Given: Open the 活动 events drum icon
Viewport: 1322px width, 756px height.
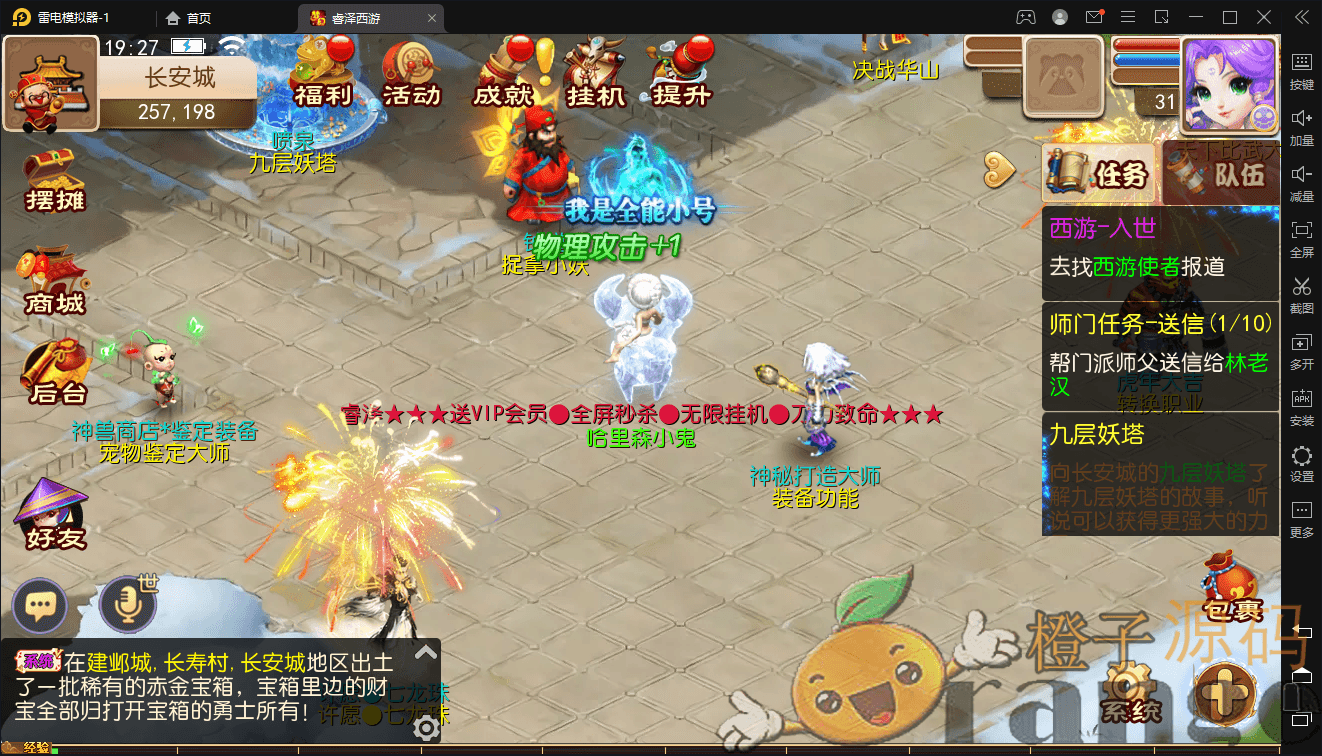Looking at the screenshot, I should point(411,74).
